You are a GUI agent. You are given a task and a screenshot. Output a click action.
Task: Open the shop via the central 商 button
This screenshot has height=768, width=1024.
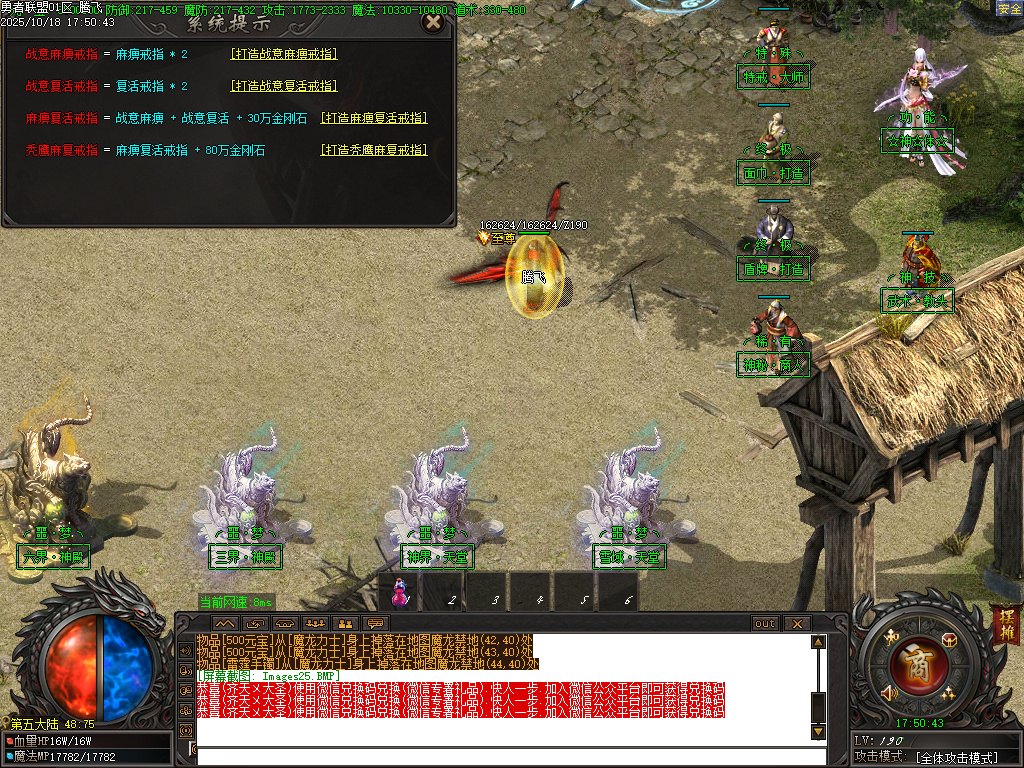coord(912,664)
